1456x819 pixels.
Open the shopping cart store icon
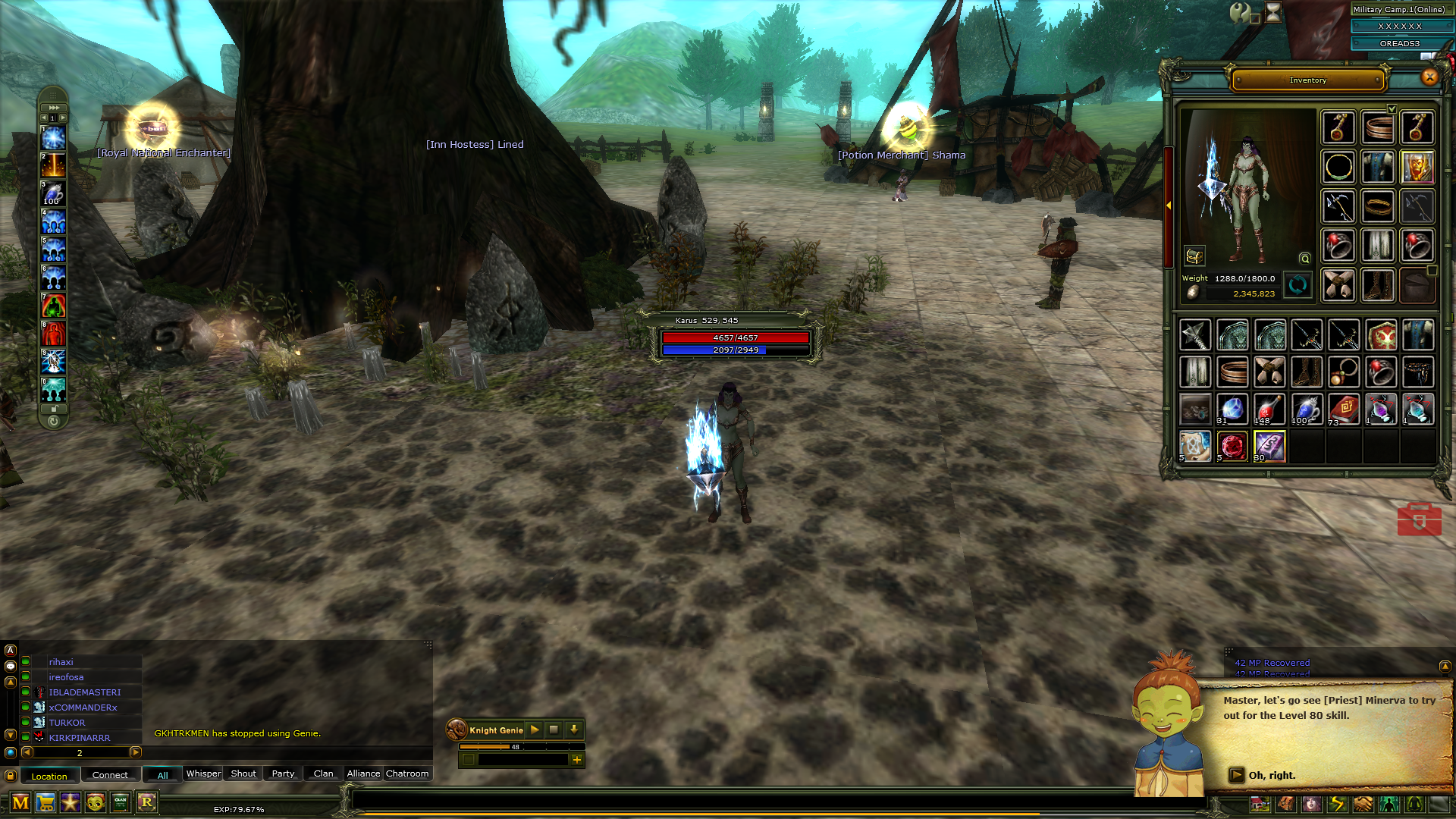[45, 802]
